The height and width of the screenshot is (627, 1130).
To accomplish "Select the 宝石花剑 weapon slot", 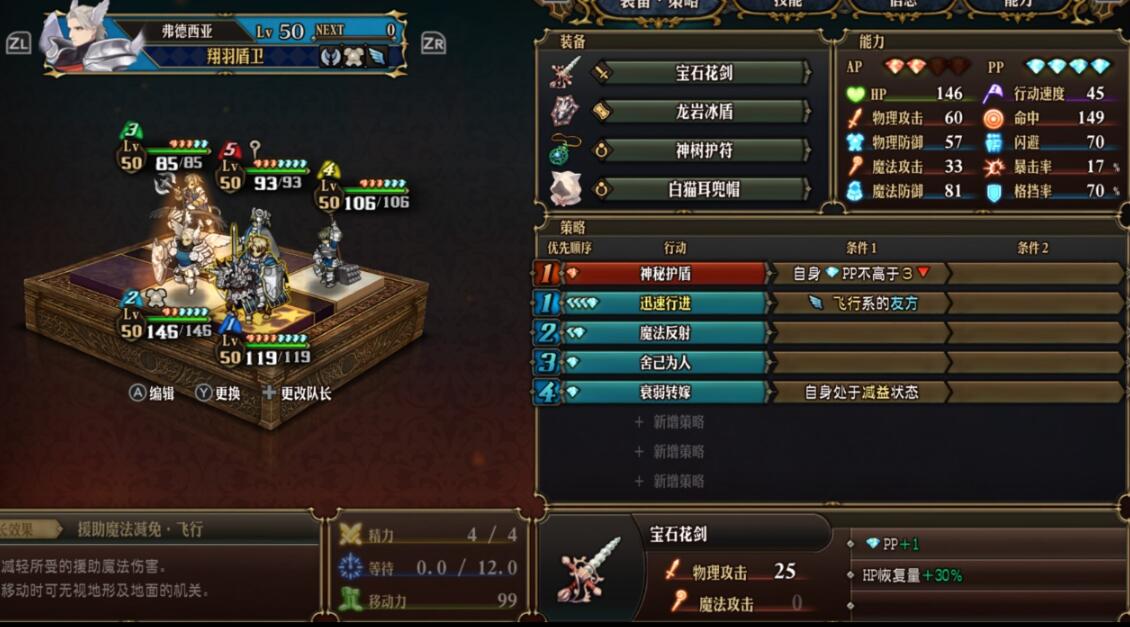I will 704,73.
